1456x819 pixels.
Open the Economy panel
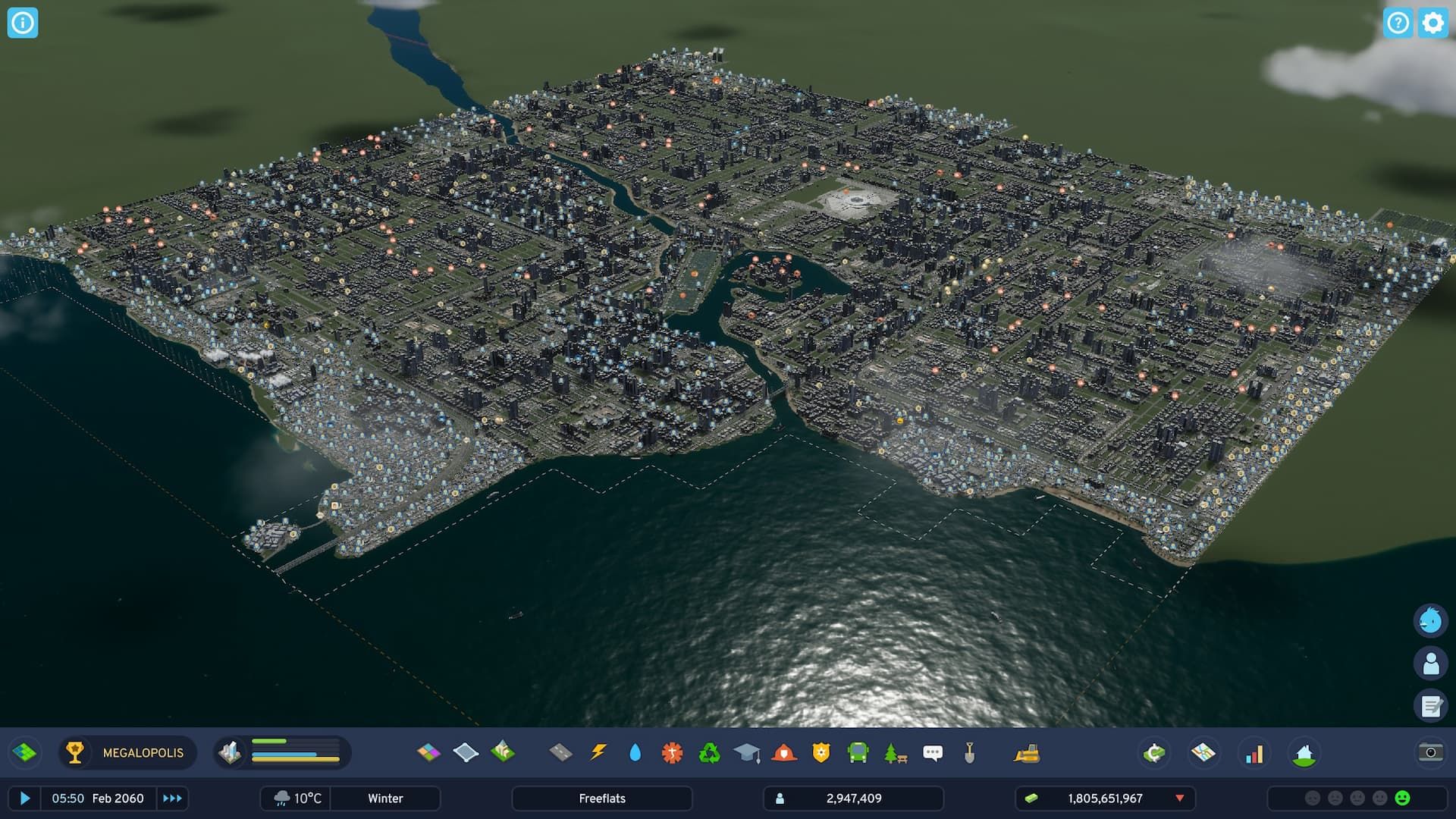pos(1153,753)
